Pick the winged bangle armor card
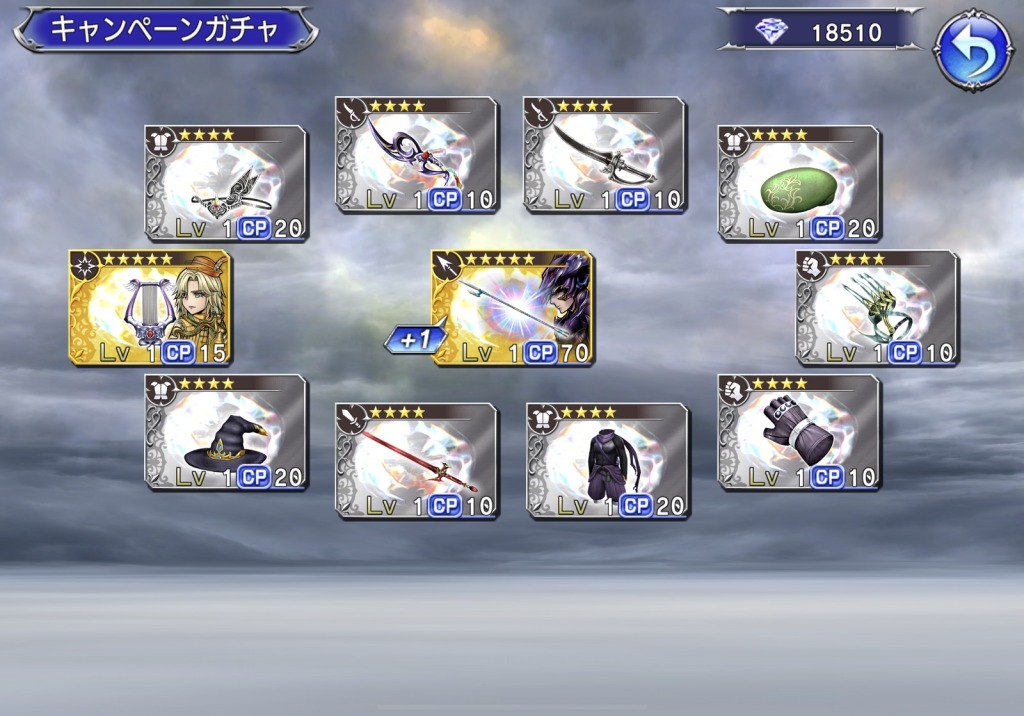1024x716 pixels. pos(226,183)
